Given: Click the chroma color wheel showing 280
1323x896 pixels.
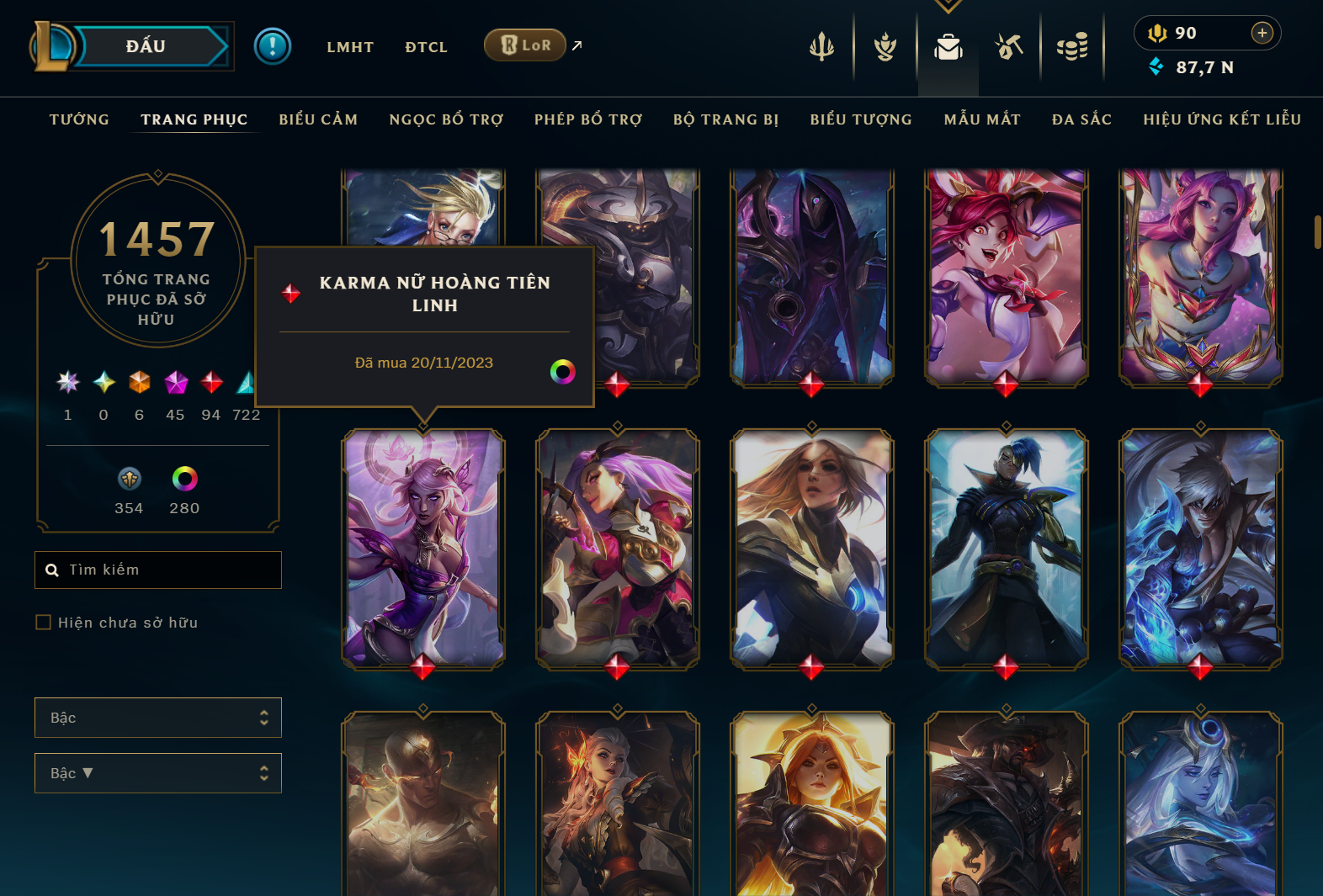Looking at the screenshot, I should (183, 480).
